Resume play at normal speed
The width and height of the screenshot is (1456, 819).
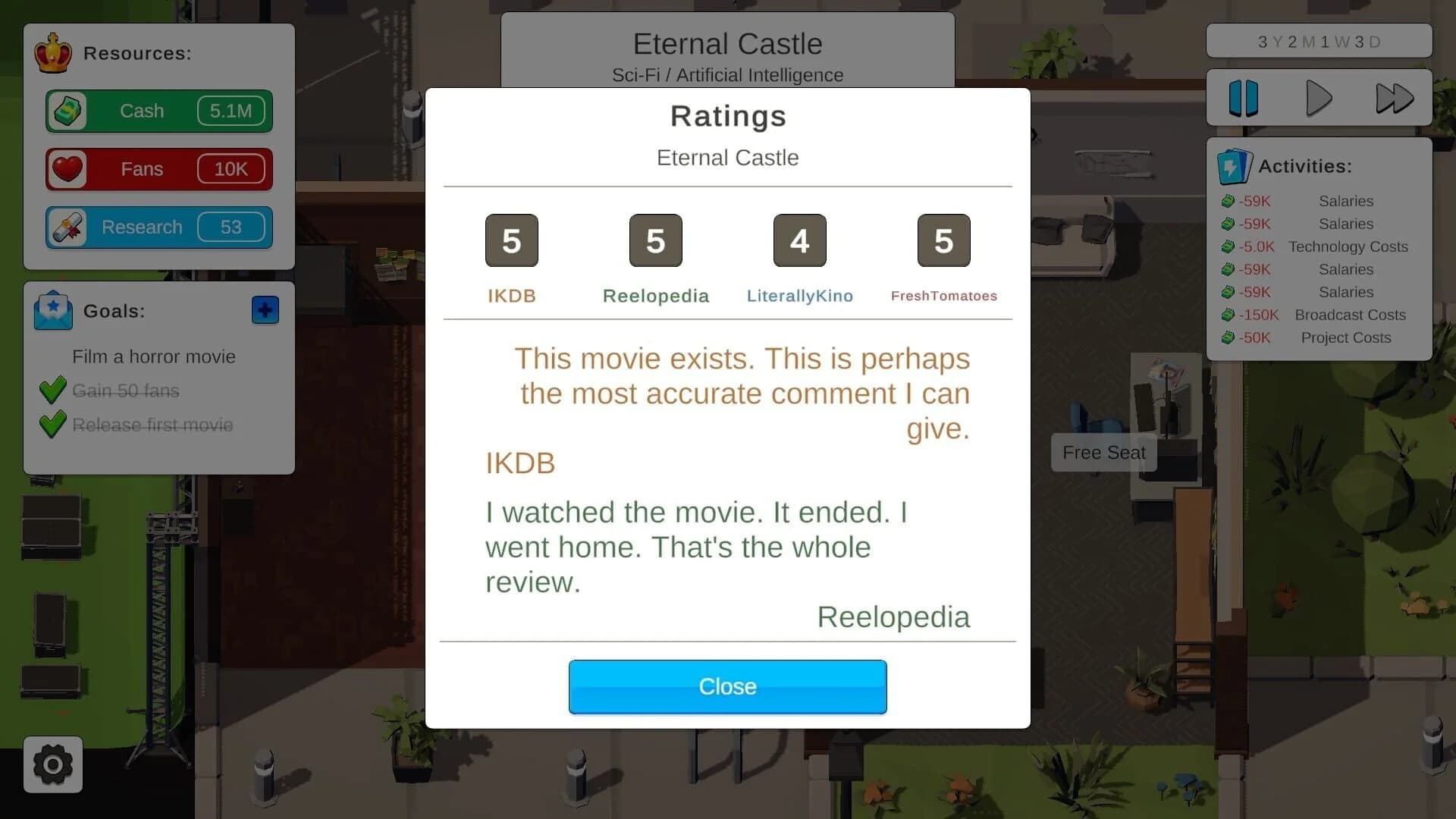pos(1319,97)
